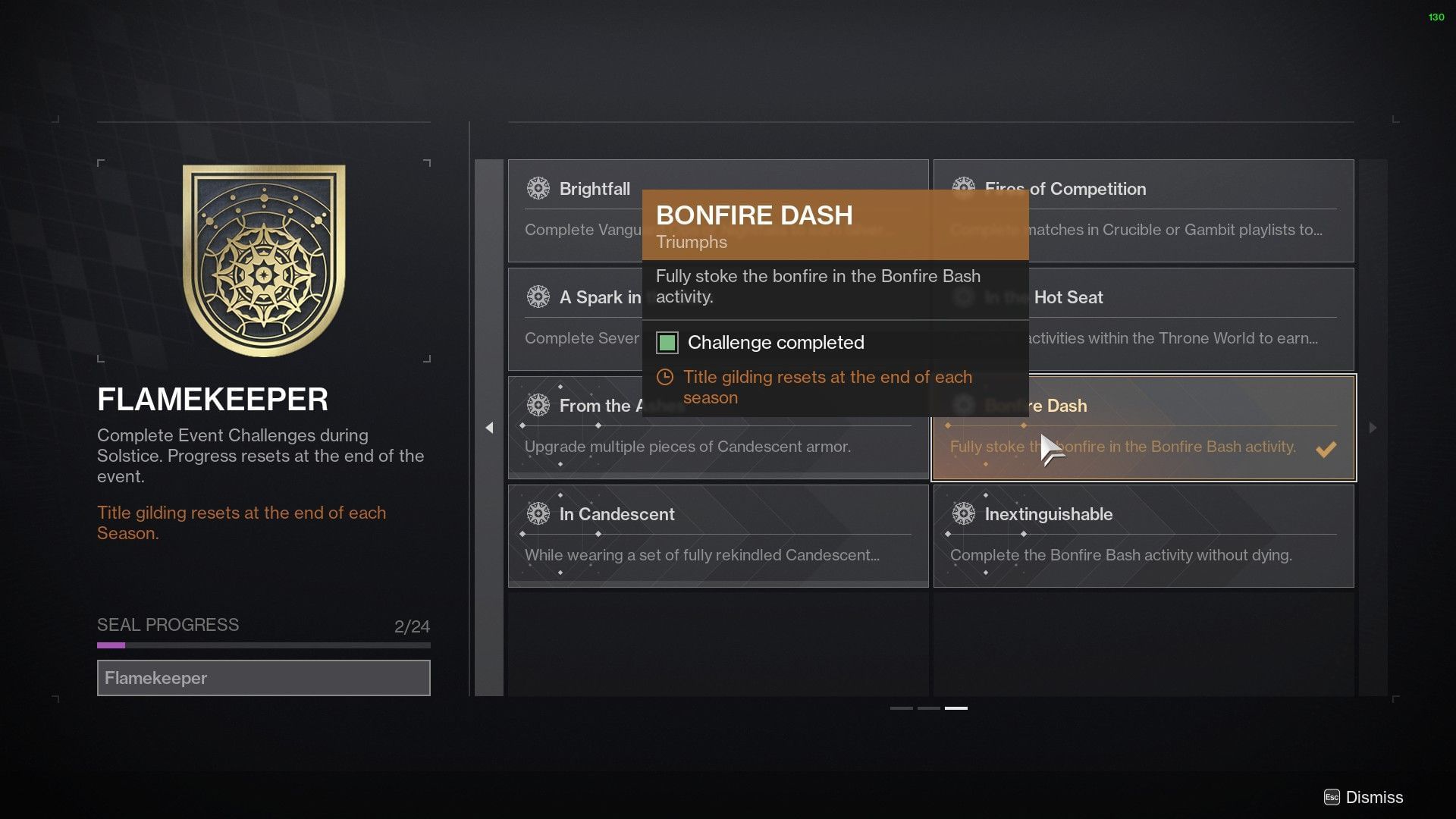Click the Seal Progress bar
This screenshot has width=1456, height=819.
pyautogui.click(x=263, y=645)
